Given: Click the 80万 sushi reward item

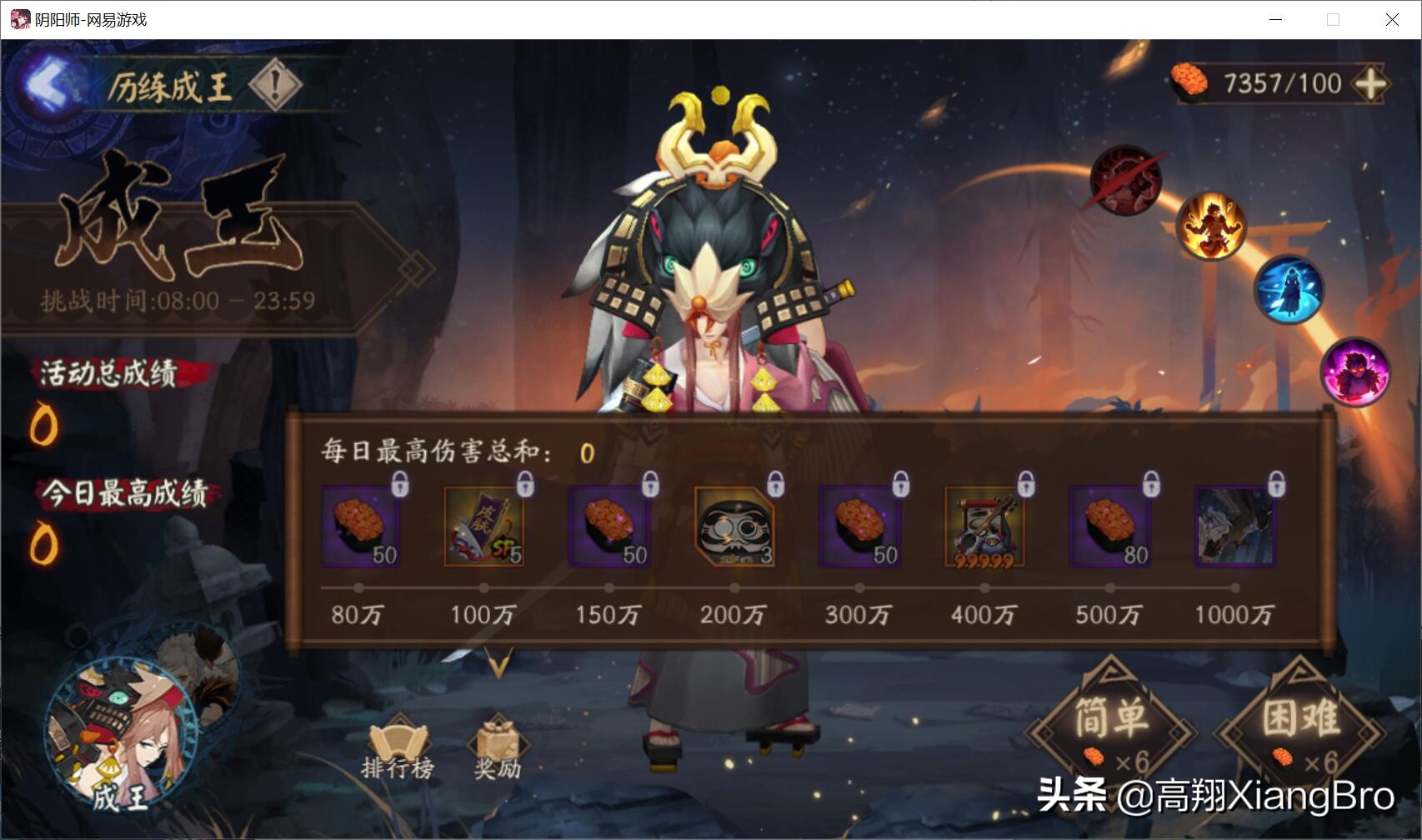Looking at the screenshot, I should click(360, 527).
